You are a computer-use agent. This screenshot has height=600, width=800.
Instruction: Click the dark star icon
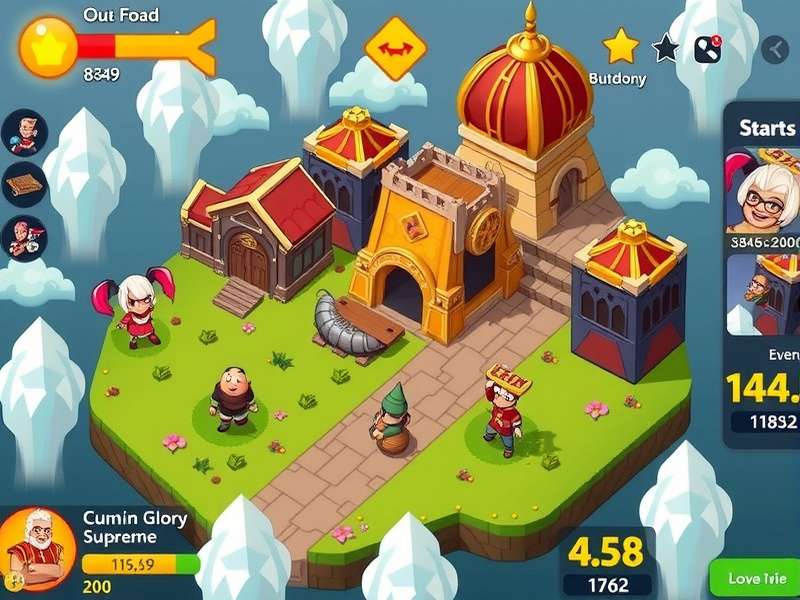coord(665,47)
